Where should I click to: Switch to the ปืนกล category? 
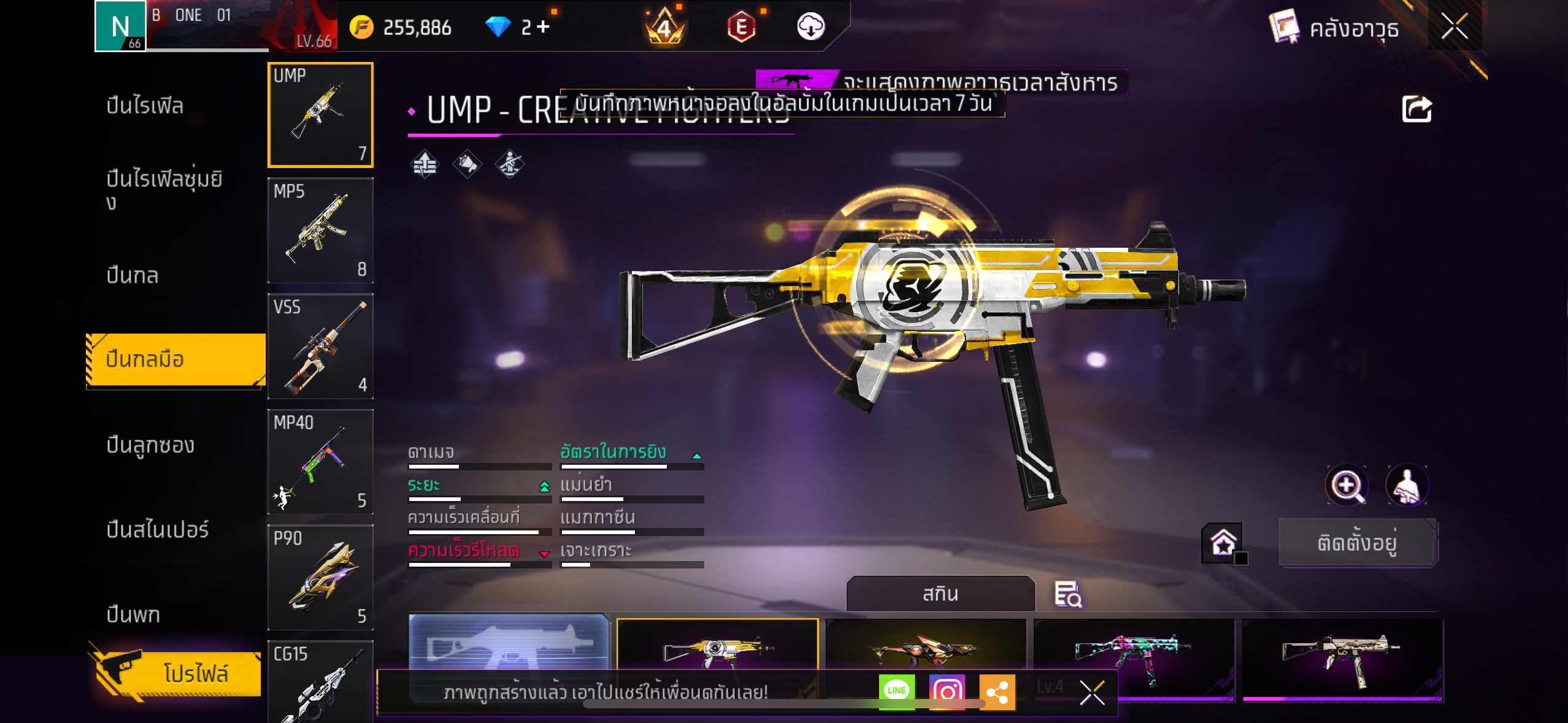click(133, 275)
